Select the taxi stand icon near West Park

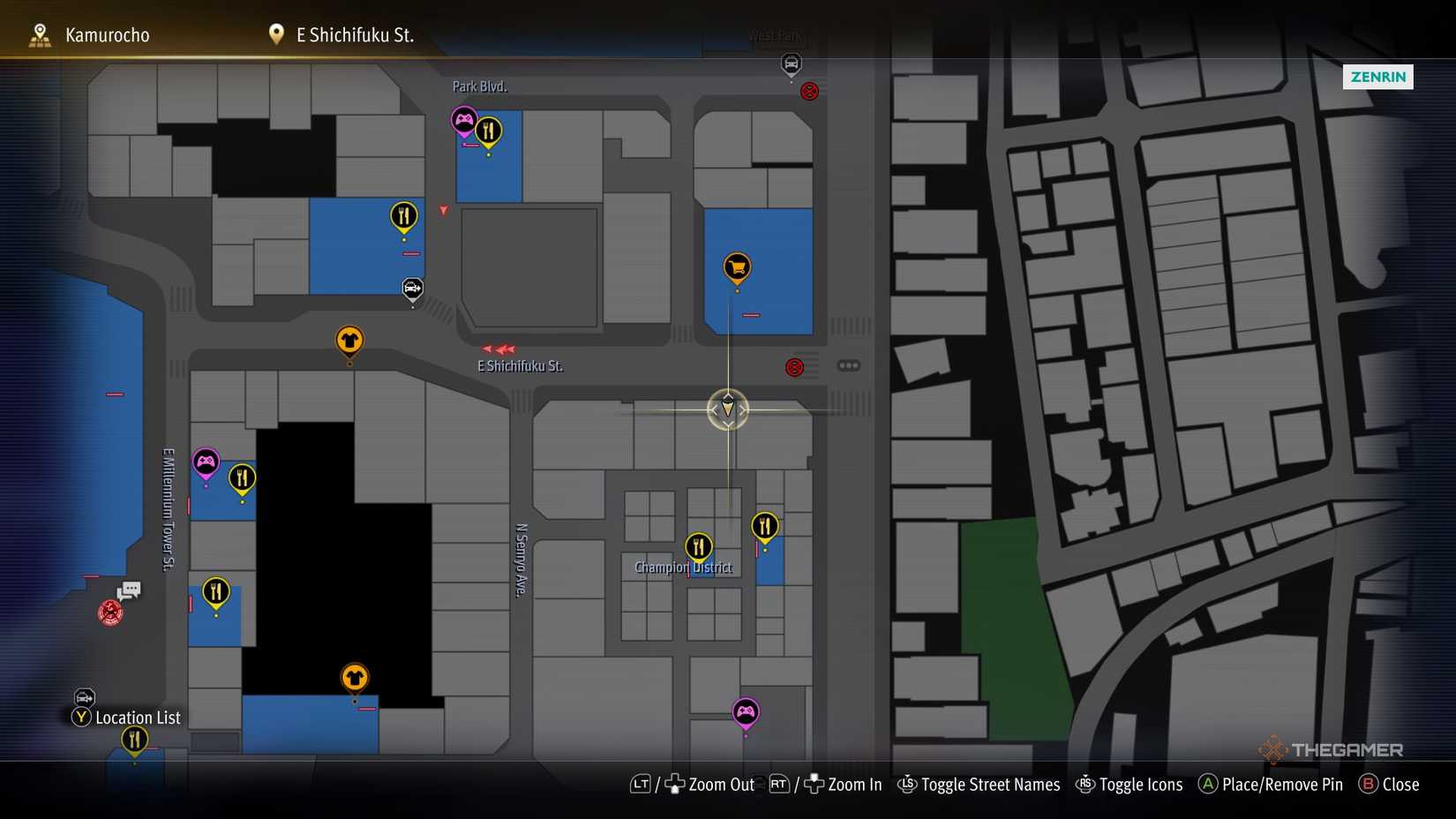pos(791,64)
